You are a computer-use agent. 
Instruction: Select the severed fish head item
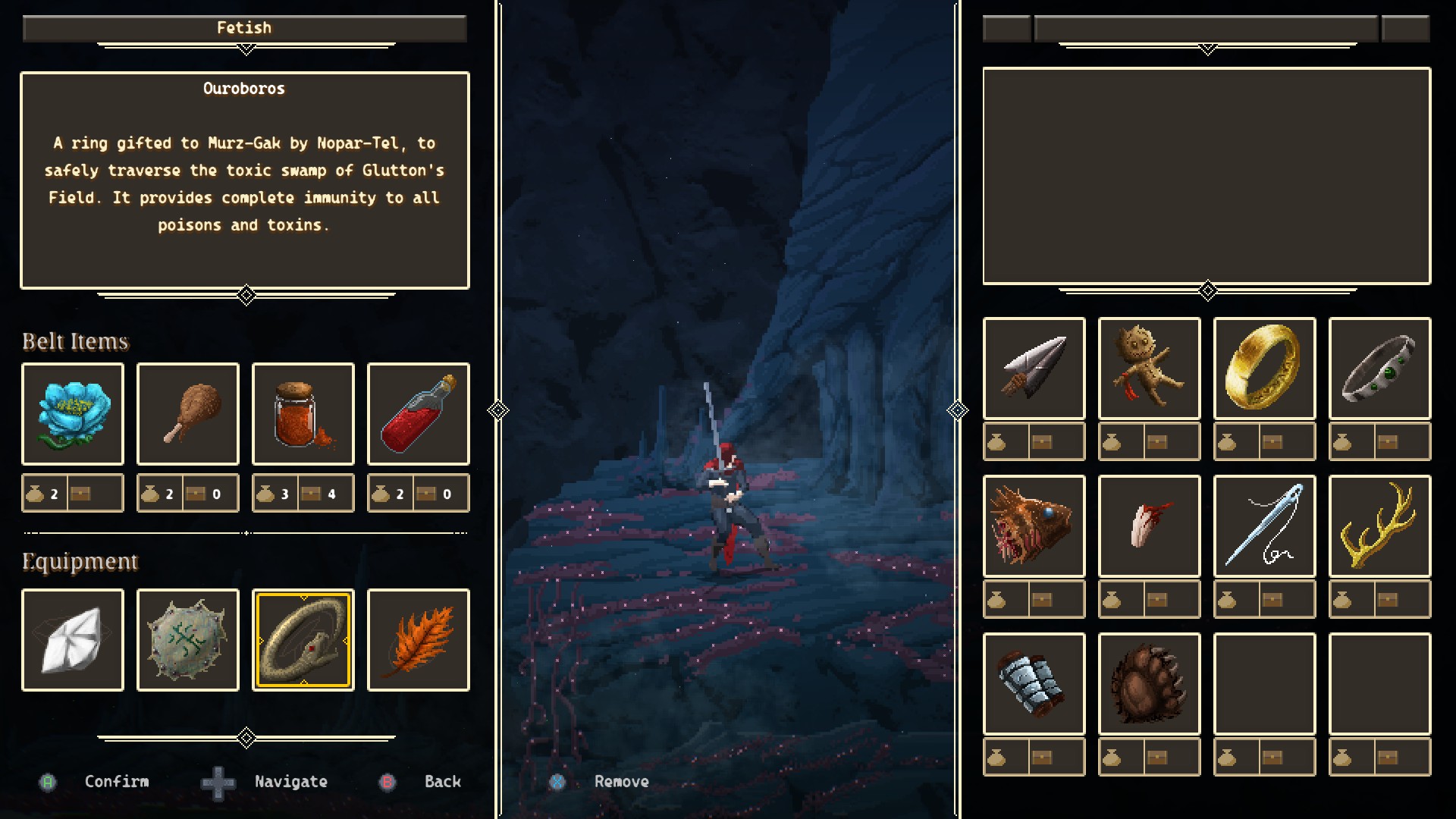tap(1034, 526)
